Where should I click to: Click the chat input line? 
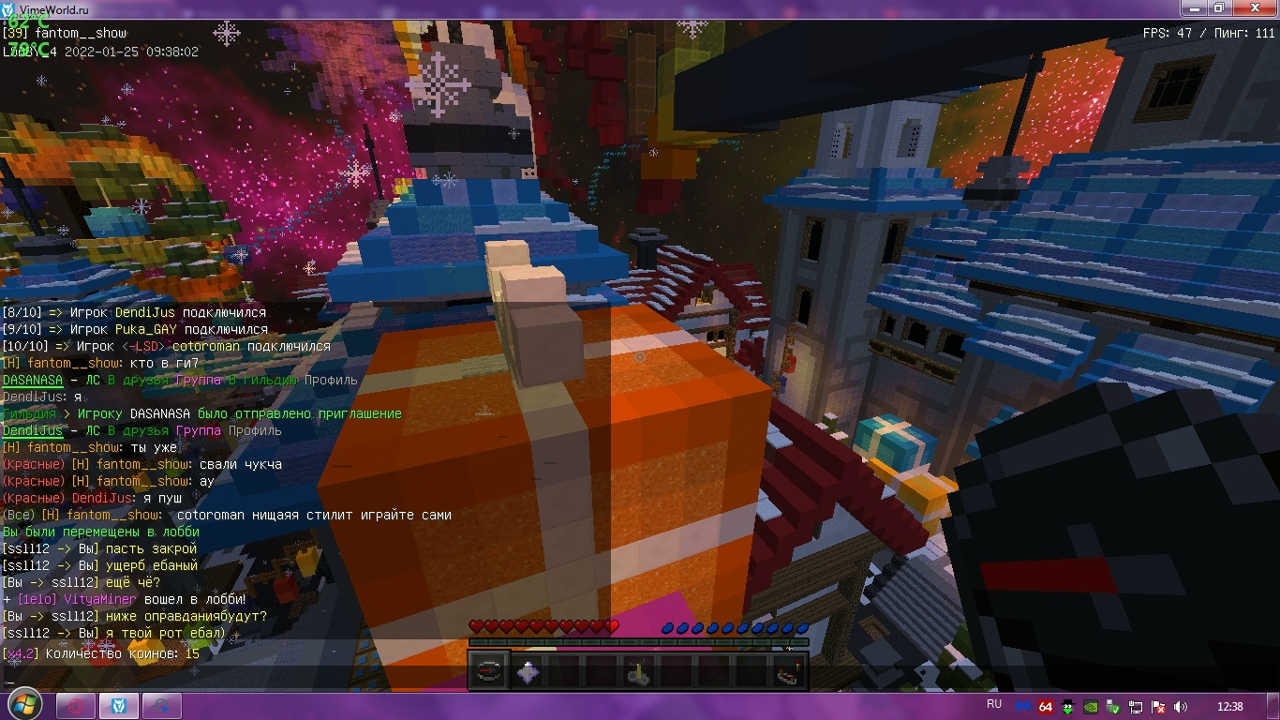300,682
